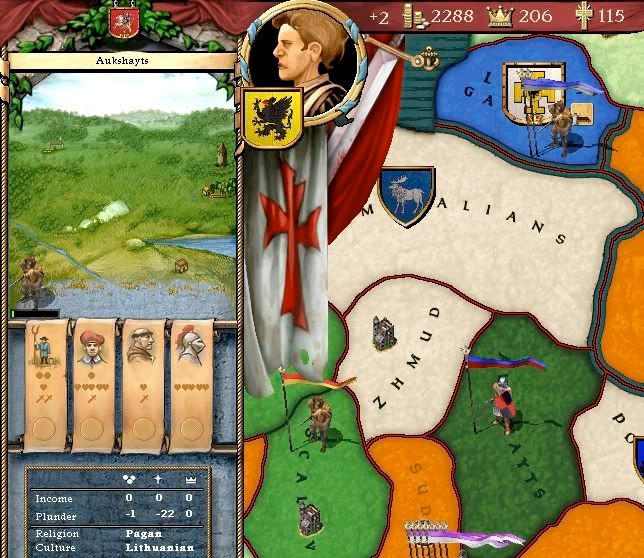Select the red shield above the Aukshayts panel
644x558 pixels.
click(x=123, y=23)
